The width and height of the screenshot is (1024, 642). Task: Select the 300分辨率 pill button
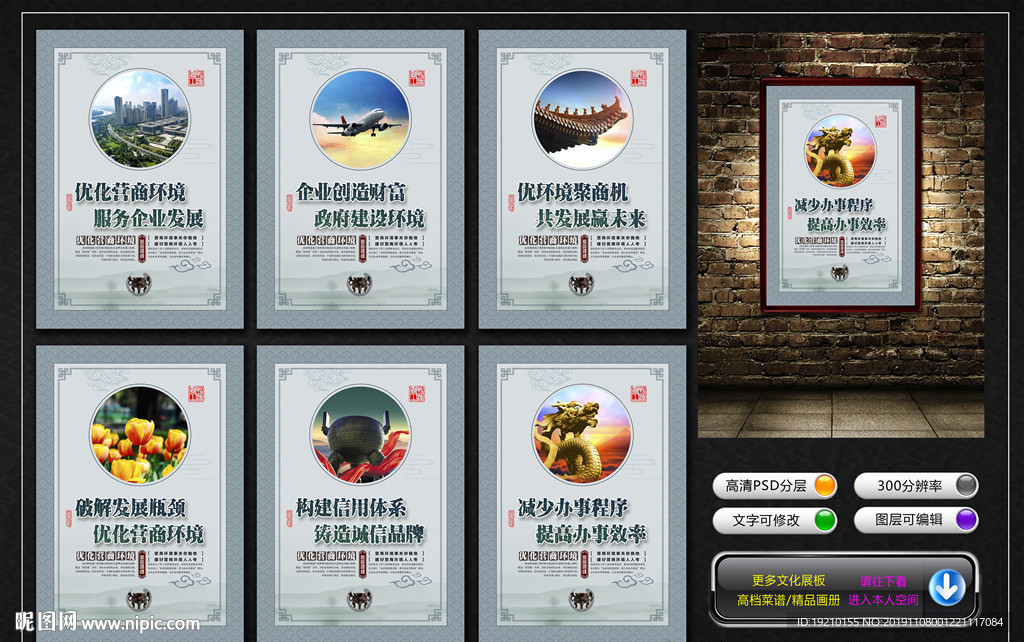point(915,486)
